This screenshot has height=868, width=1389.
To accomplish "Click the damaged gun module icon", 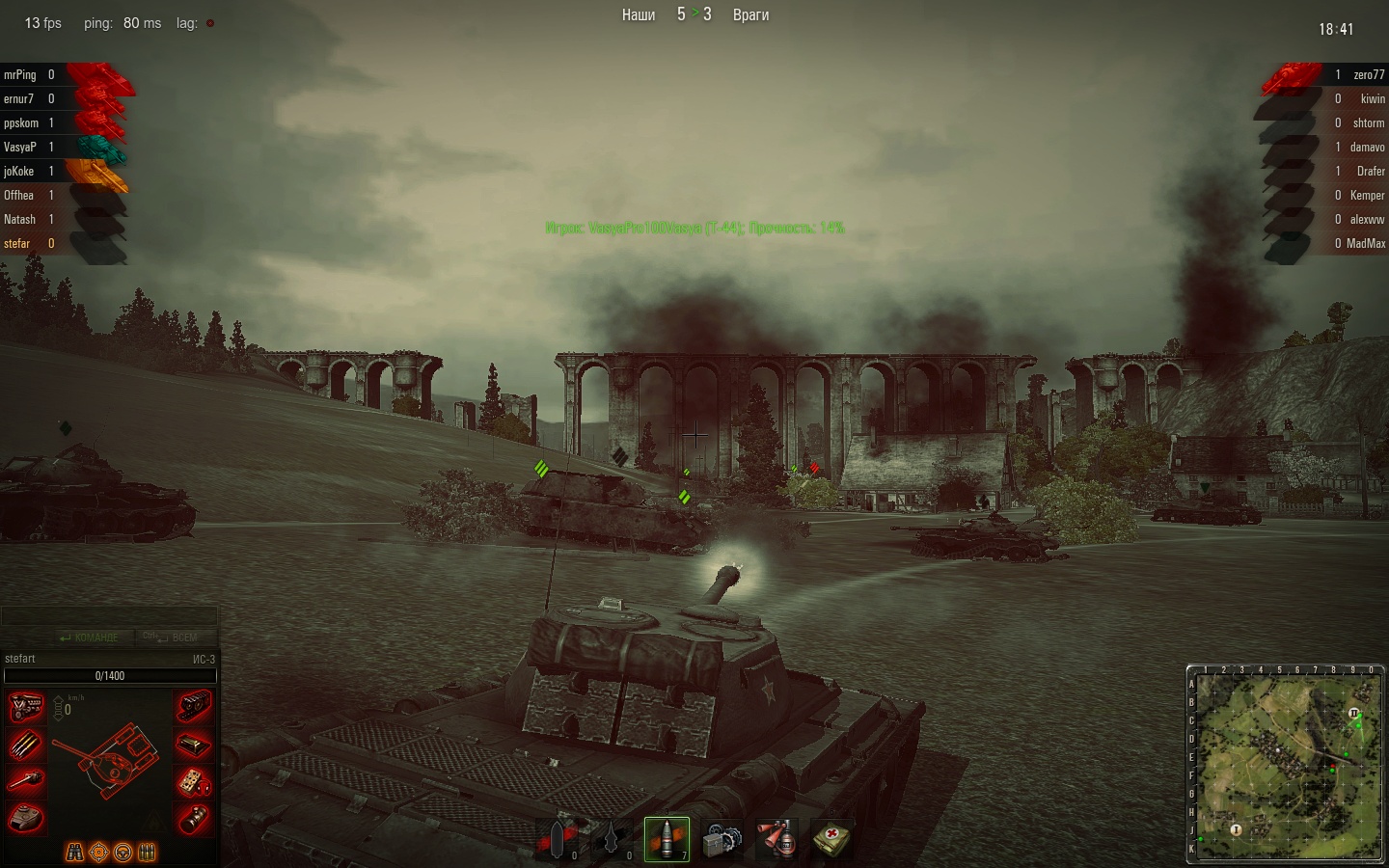I will pos(26,781).
